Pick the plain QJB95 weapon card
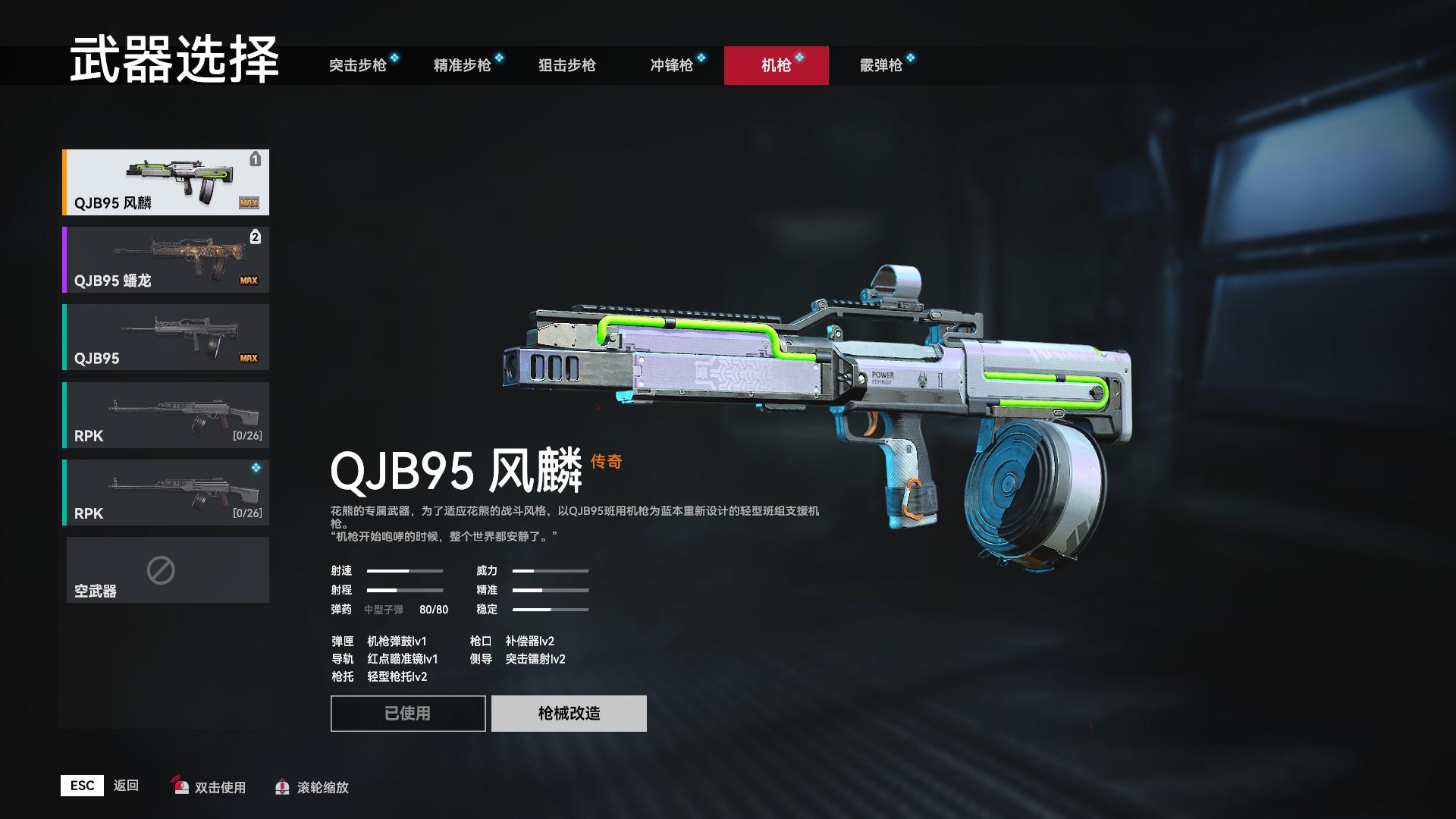Screen dimensions: 1456x819 166,337
